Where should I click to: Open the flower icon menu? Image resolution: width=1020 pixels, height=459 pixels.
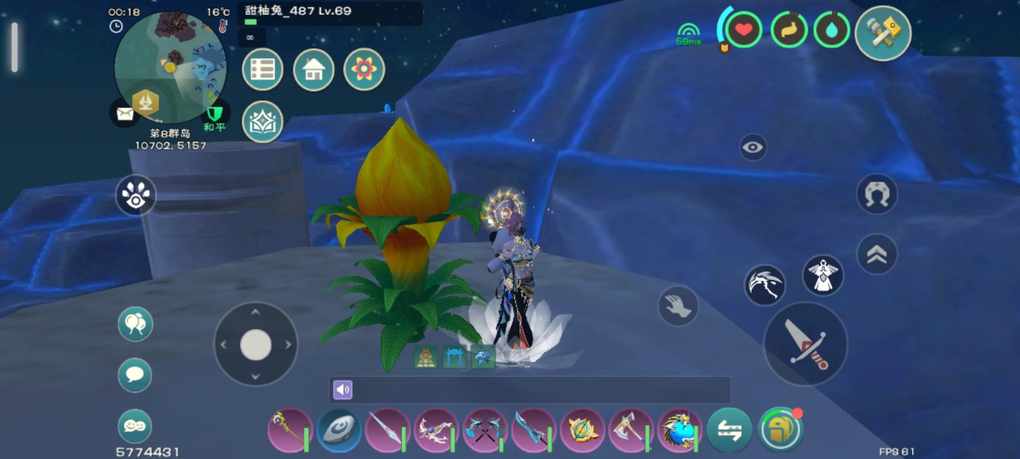pos(364,70)
